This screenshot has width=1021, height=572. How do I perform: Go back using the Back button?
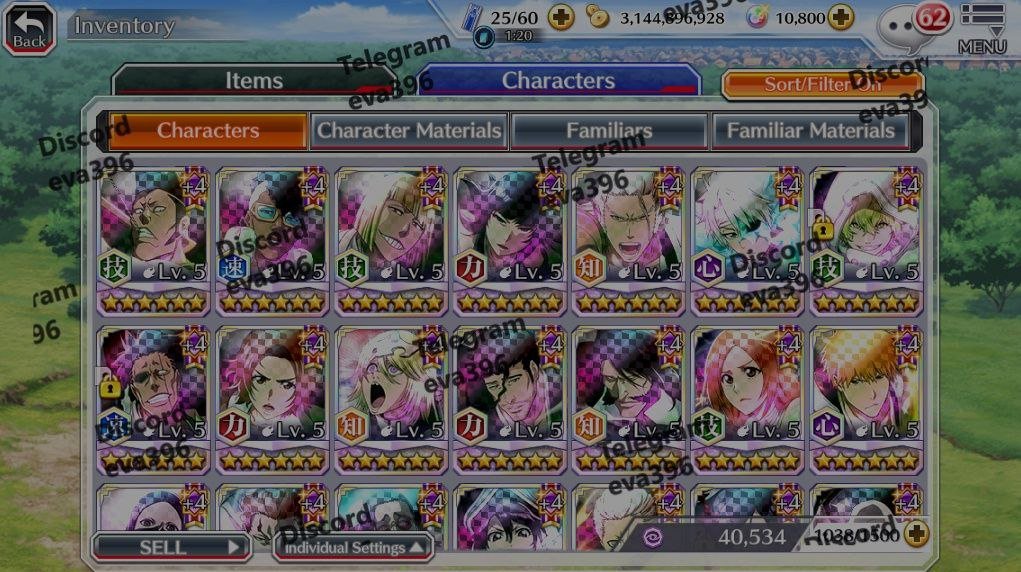(x=29, y=27)
